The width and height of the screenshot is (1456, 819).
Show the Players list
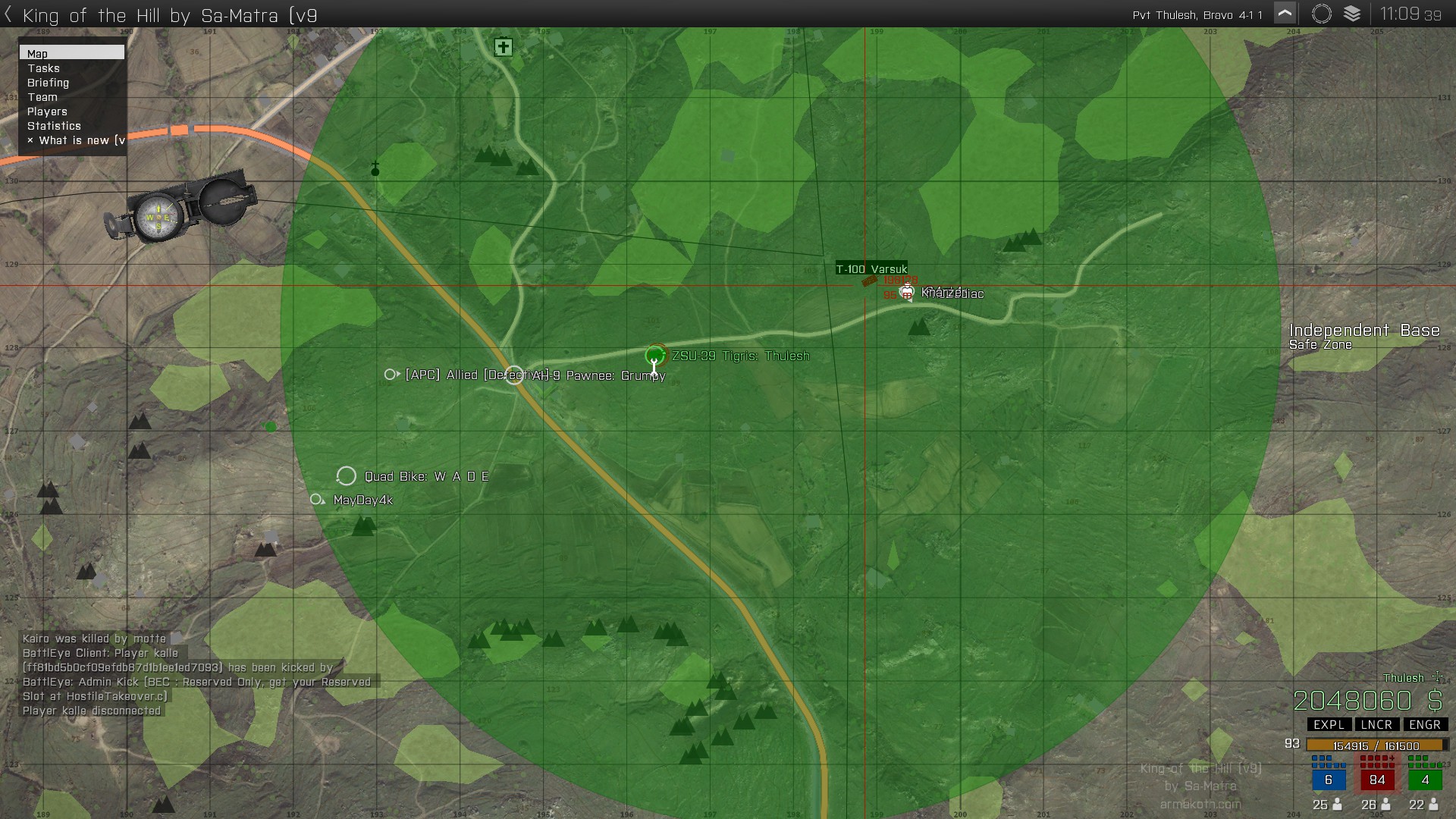coord(47,111)
